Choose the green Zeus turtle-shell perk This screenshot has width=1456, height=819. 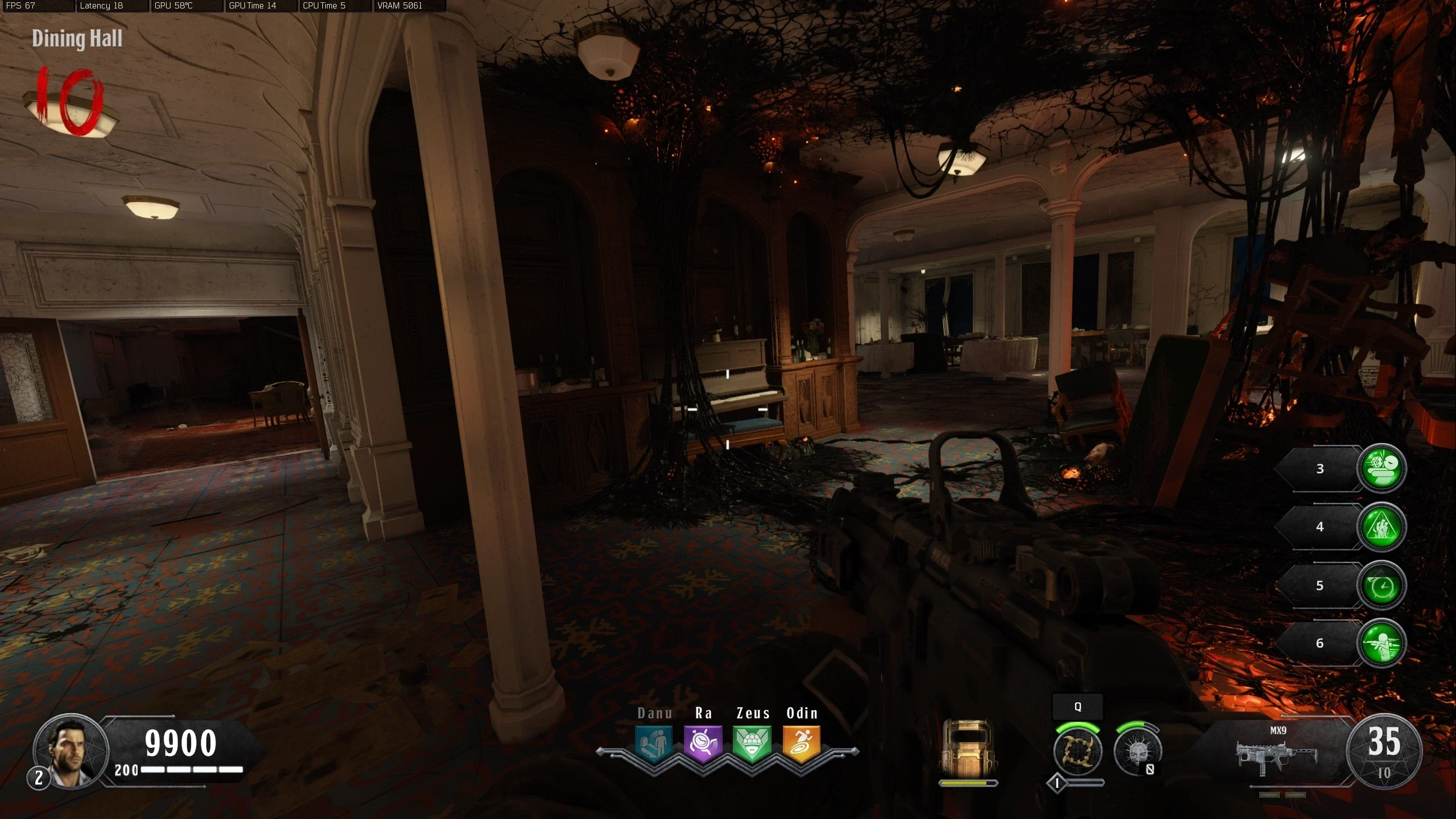pos(752,743)
